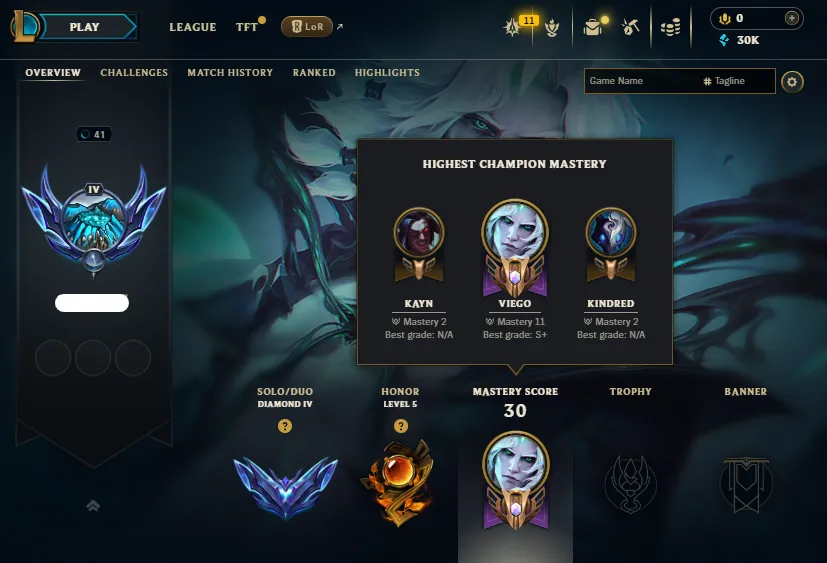Open the loot hammer icon
The width and height of the screenshot is (827, 563).
(630, 27)
